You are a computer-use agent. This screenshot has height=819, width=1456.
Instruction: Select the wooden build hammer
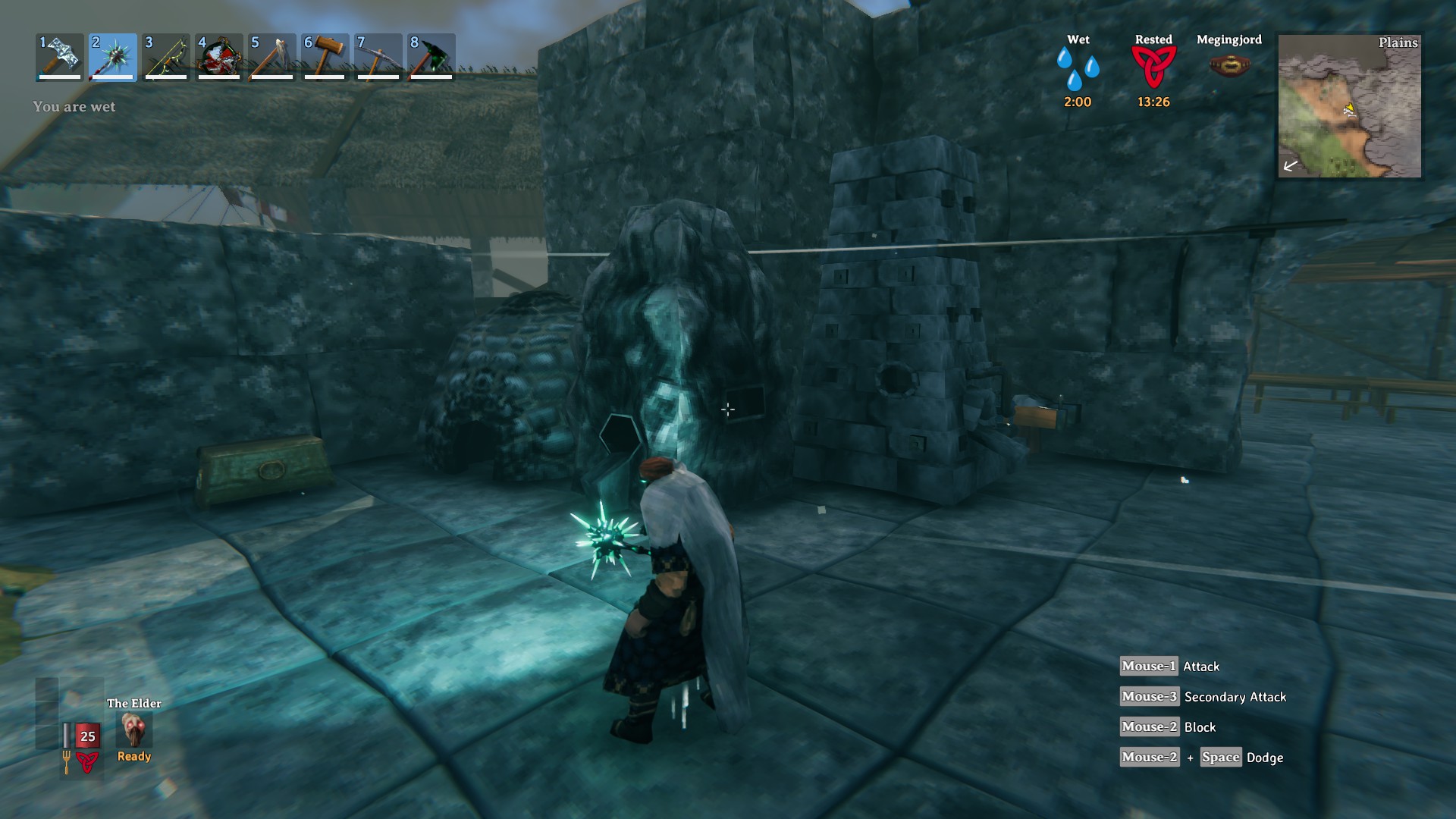click(325, 57)
